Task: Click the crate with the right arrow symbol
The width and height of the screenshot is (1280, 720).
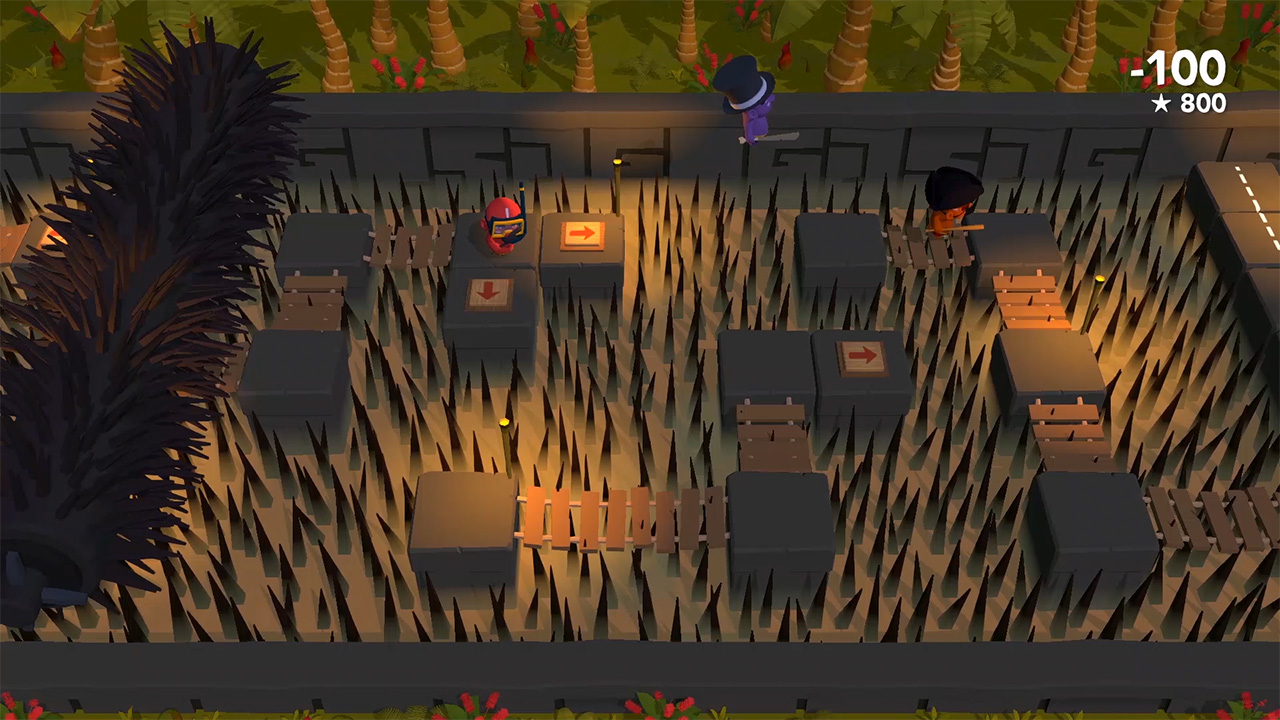Action: pos(582,234)
